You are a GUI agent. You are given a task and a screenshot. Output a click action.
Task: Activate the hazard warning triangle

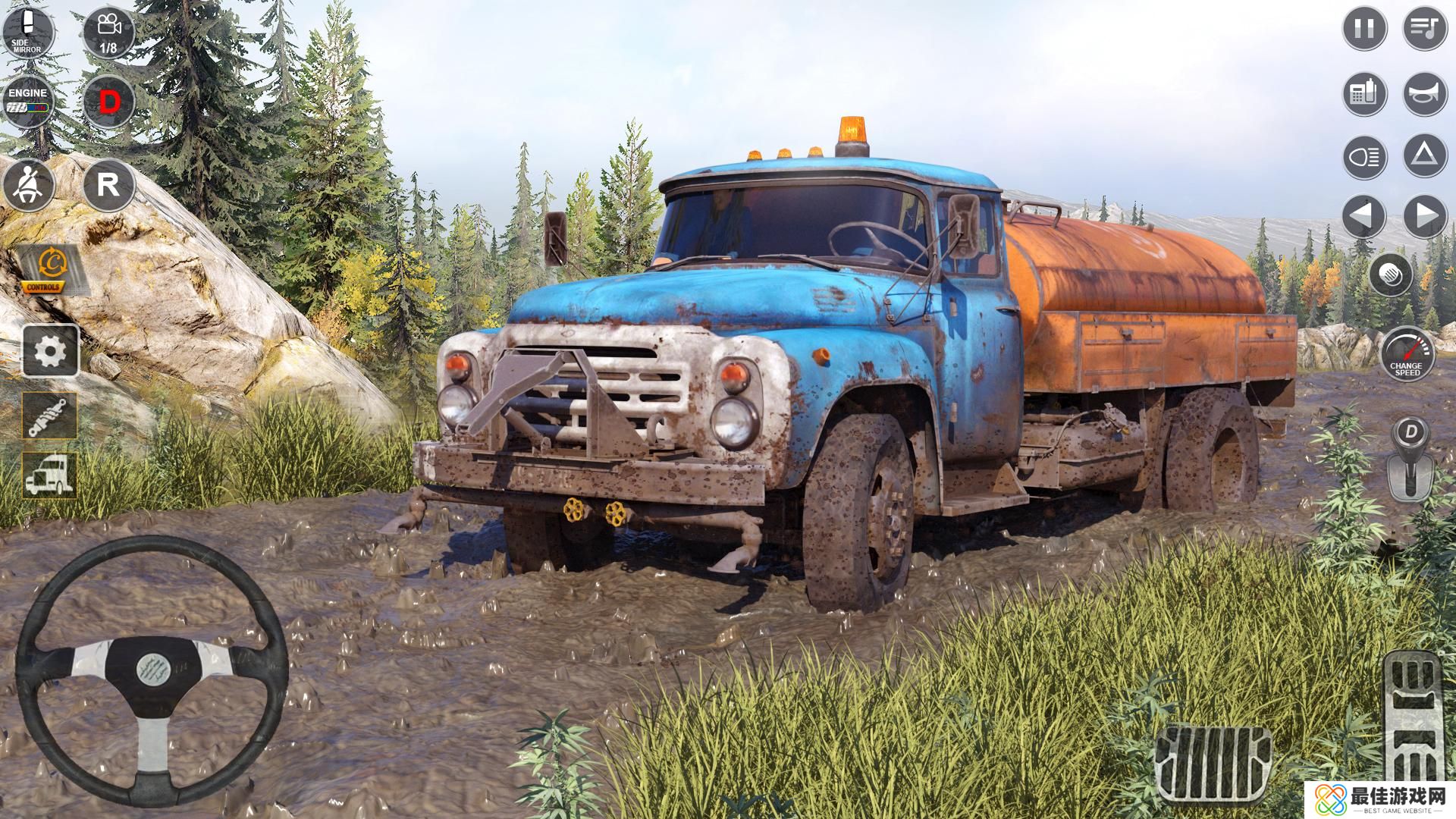click(x=1425, y=156)
